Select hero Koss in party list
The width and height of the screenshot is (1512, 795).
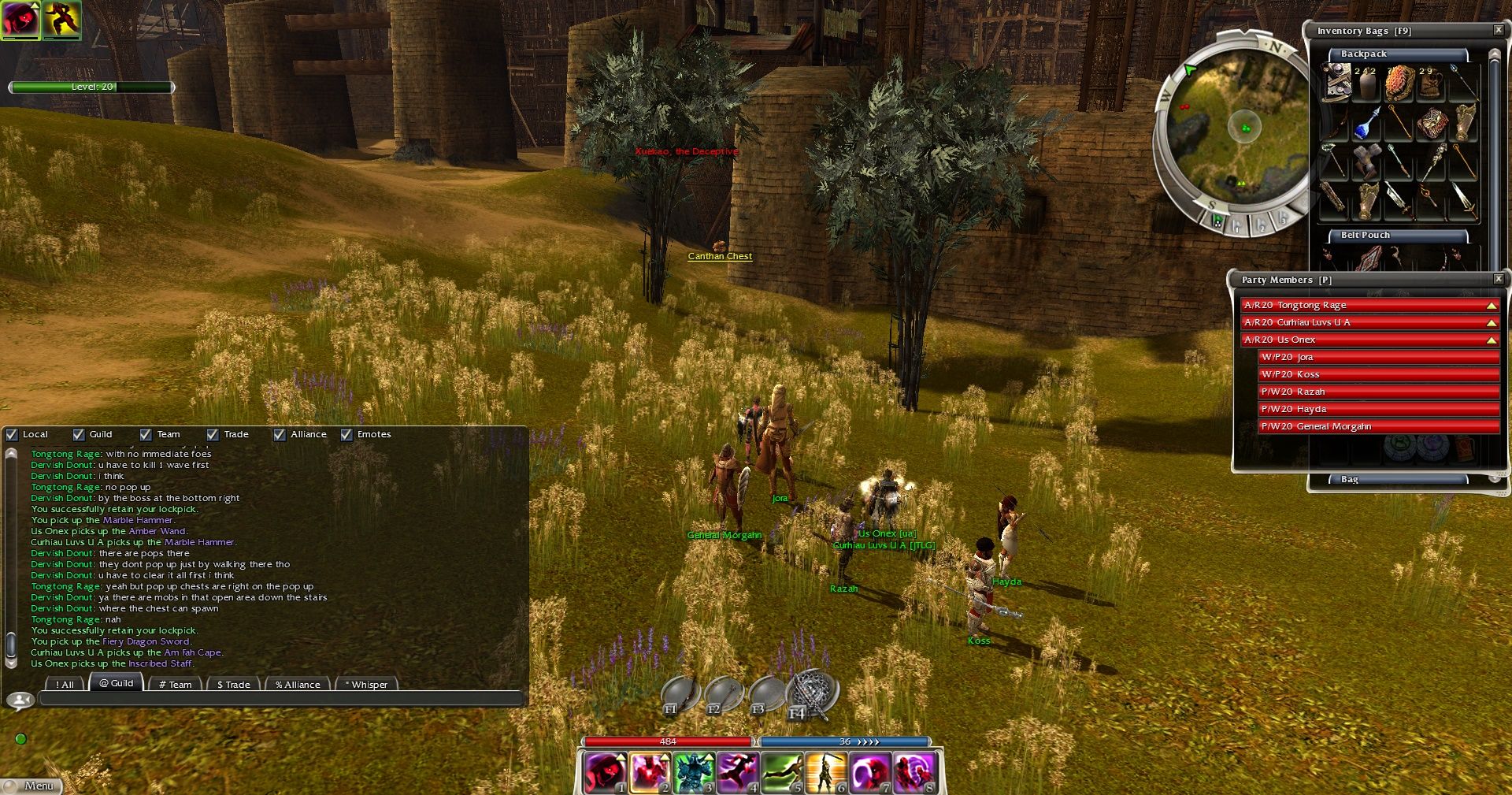pos(1378,374)
